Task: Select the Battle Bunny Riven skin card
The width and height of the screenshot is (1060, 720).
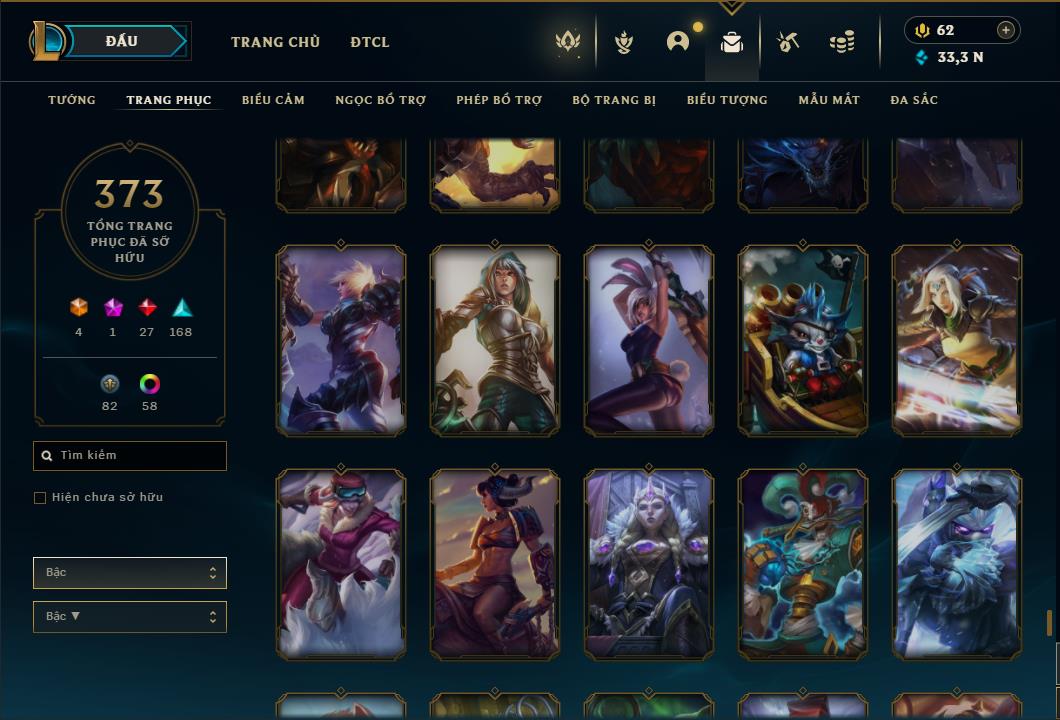Action: pyautogui.click(x=649, y=340)
